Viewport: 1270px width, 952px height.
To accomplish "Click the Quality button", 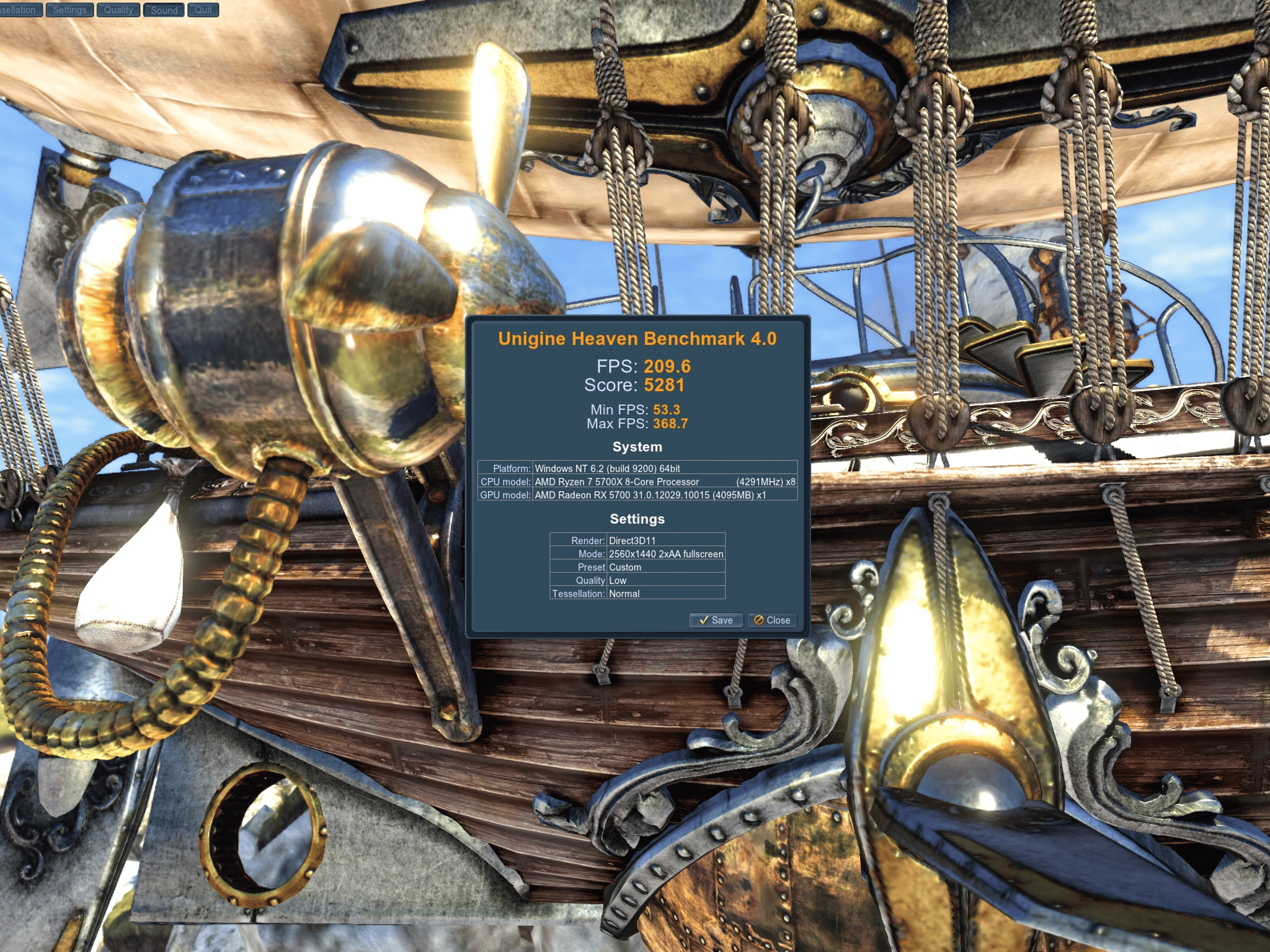I will pyautogui.click(x=118, y=10).
